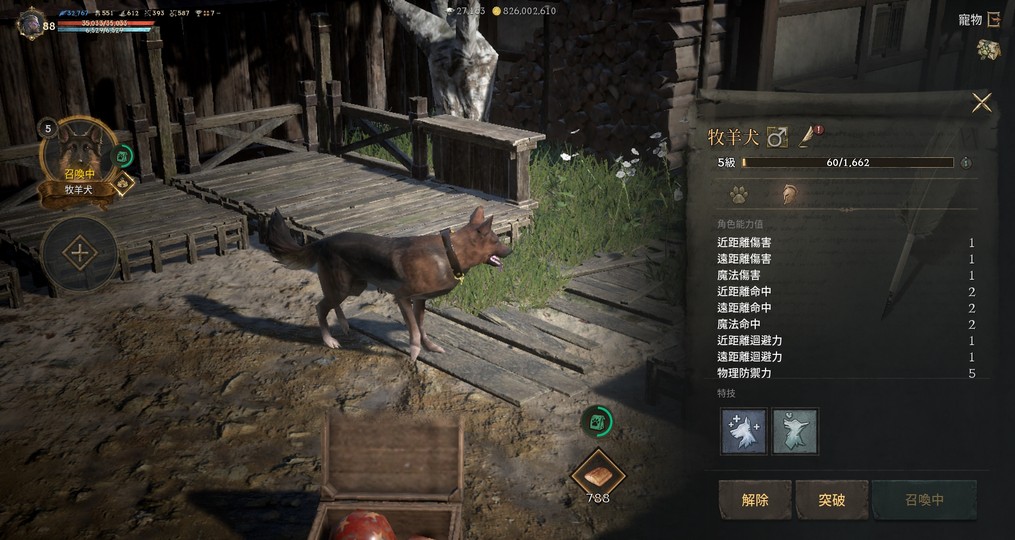Click the 召喚中 button in the panel
The height and width of the screenshot is (540, 1015).
[924, 499]
